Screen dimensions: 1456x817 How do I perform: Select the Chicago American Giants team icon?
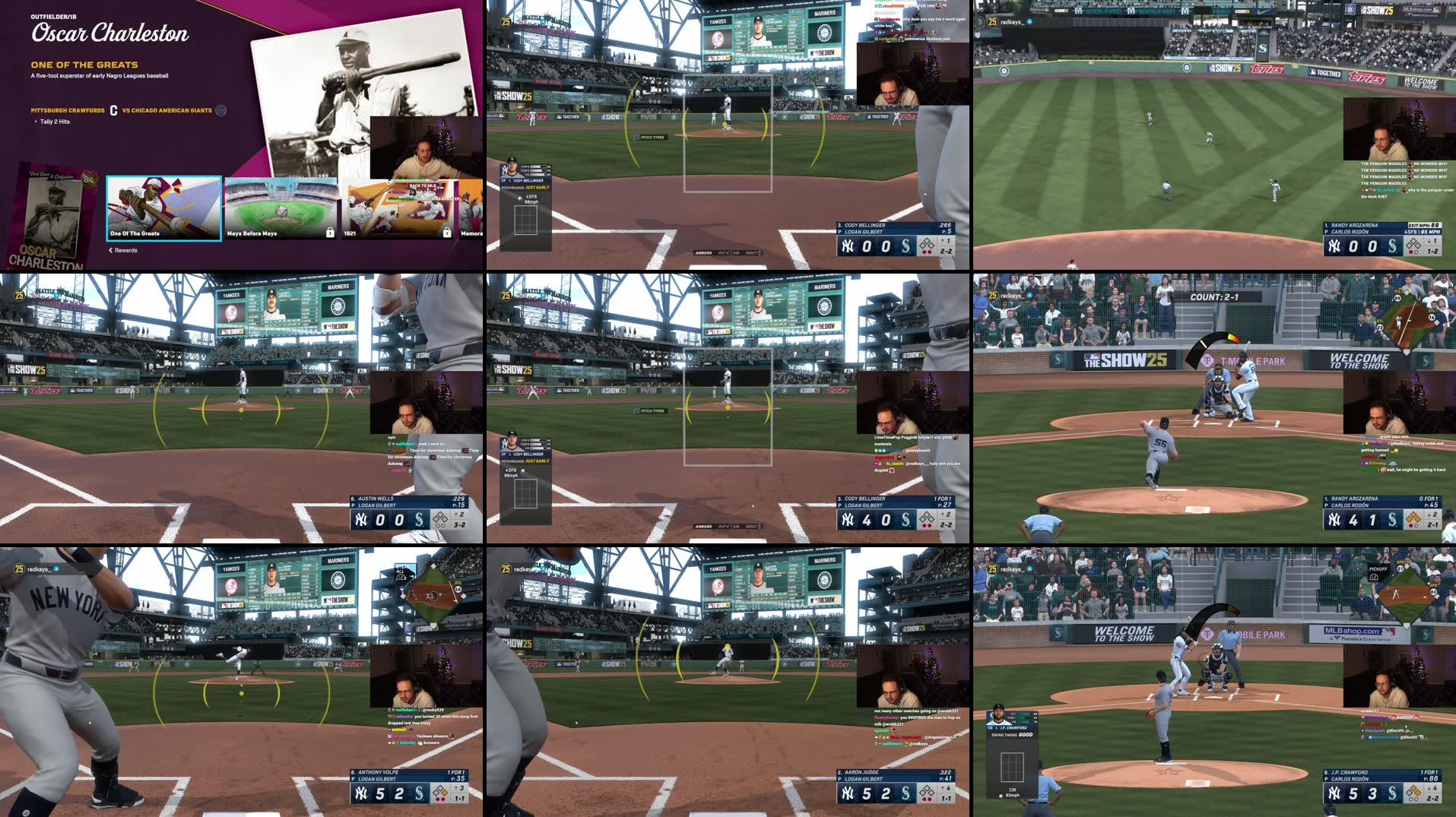tap(220, 109)
